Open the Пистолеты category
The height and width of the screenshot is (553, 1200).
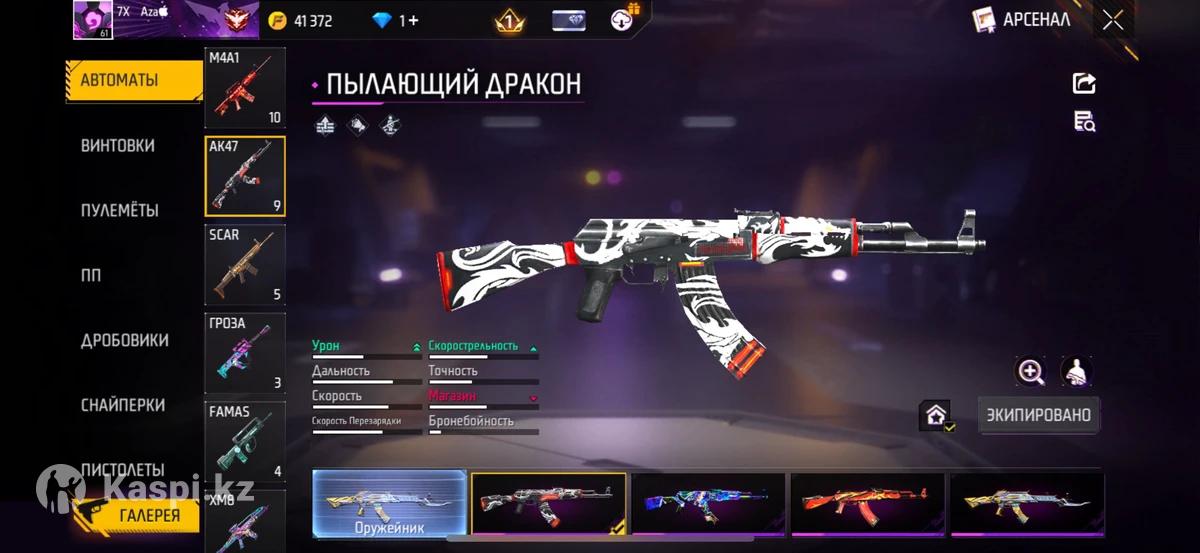pos(122,469)
